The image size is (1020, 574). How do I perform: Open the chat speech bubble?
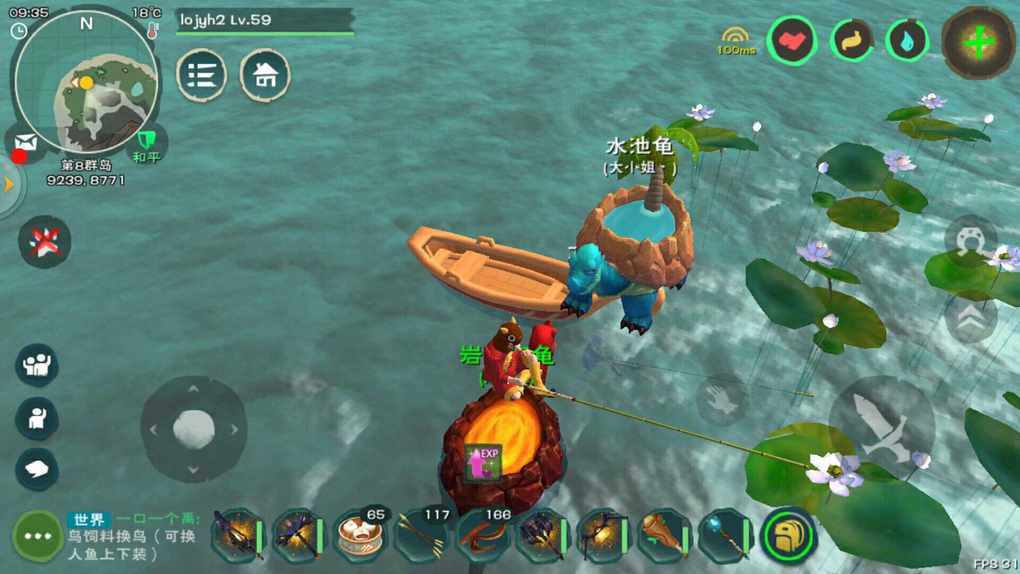tap(37, 468)
